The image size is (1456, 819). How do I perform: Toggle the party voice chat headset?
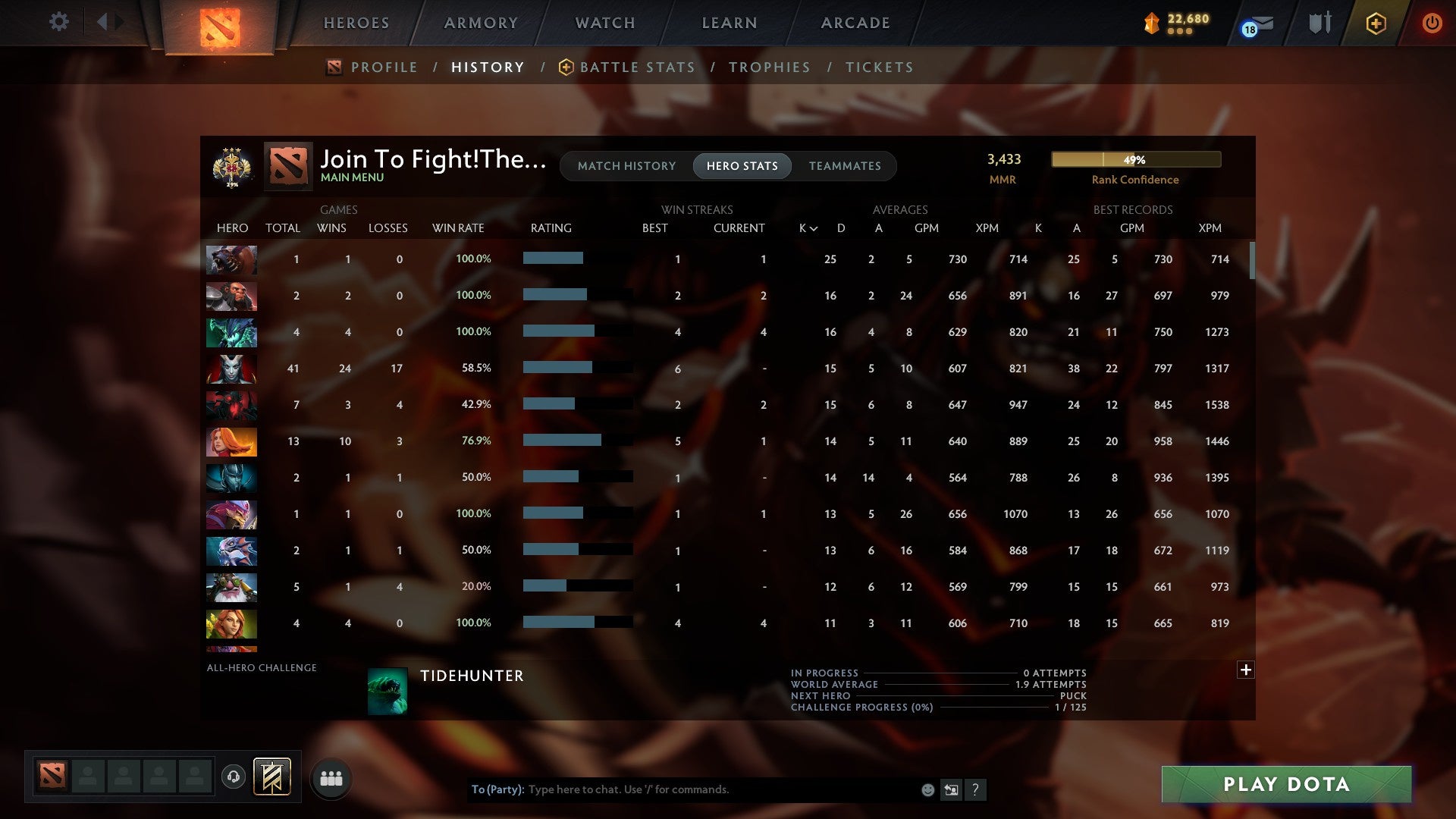pyautogui.click(x=234, y=777)
